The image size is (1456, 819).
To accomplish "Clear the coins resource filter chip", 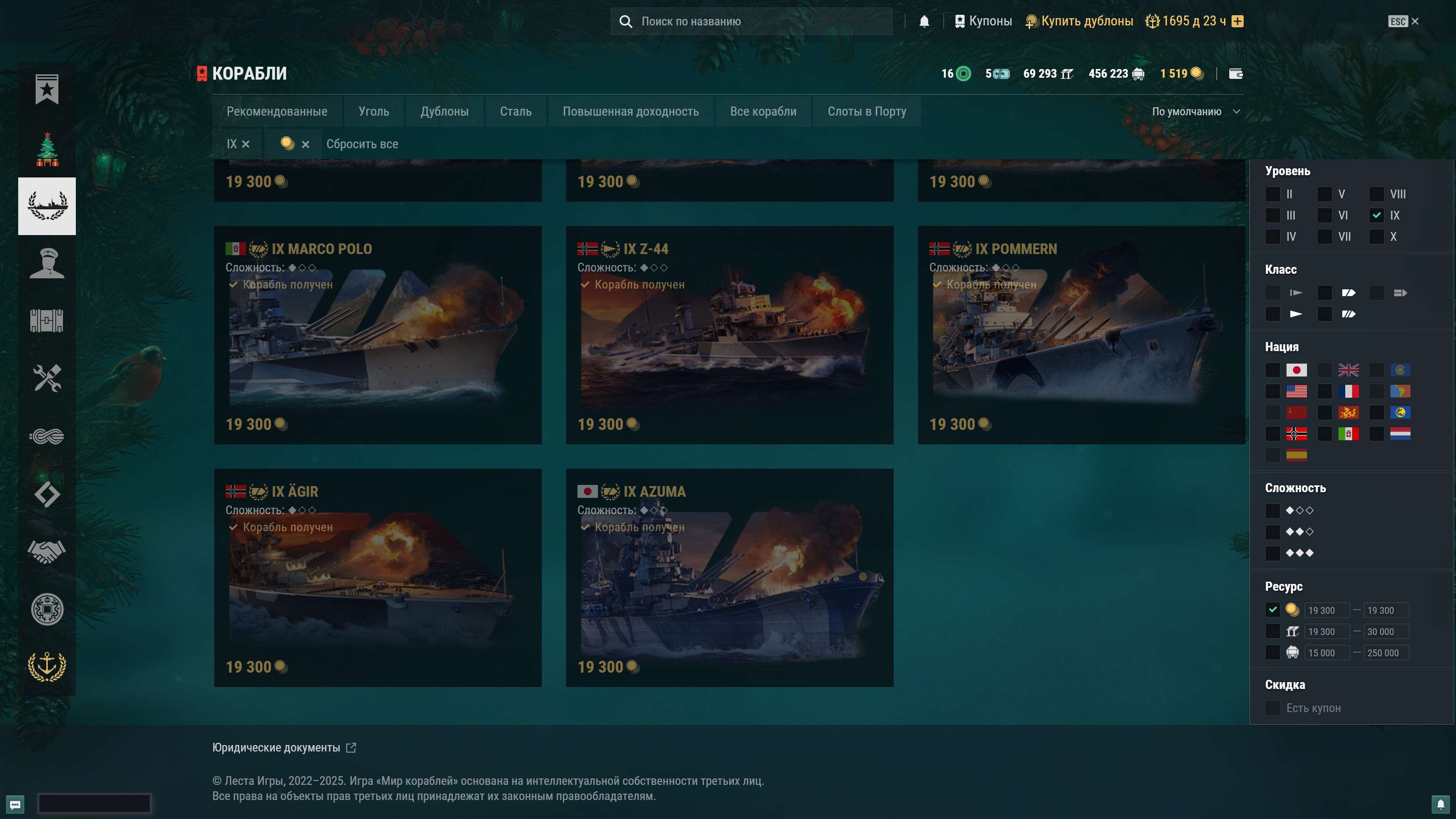I will pos(306,144).
